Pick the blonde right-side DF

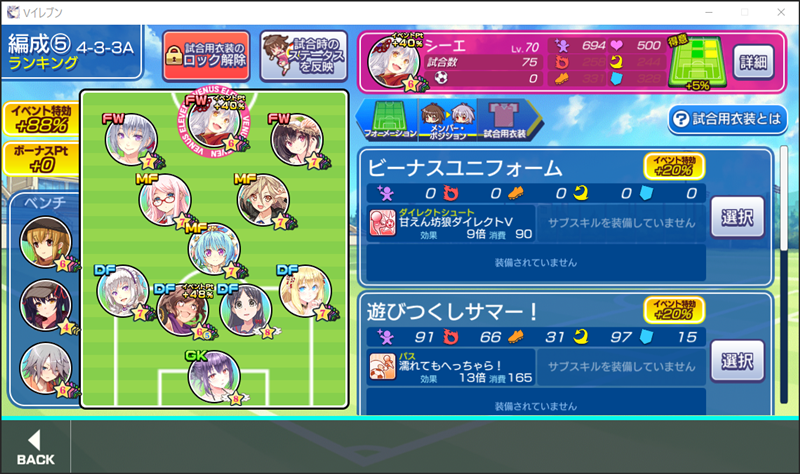304,291
